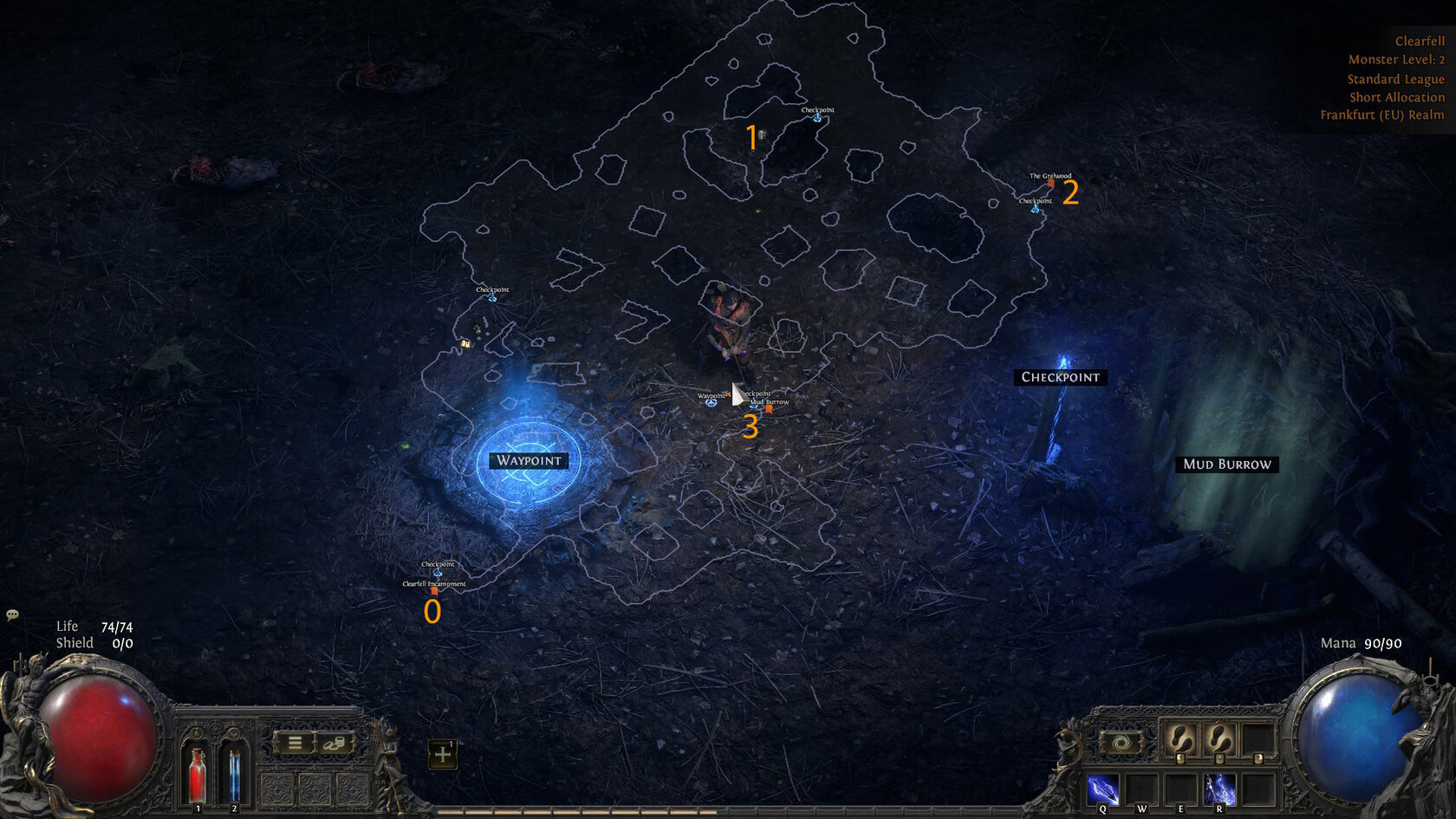Use the red life flask

(198, 774)
